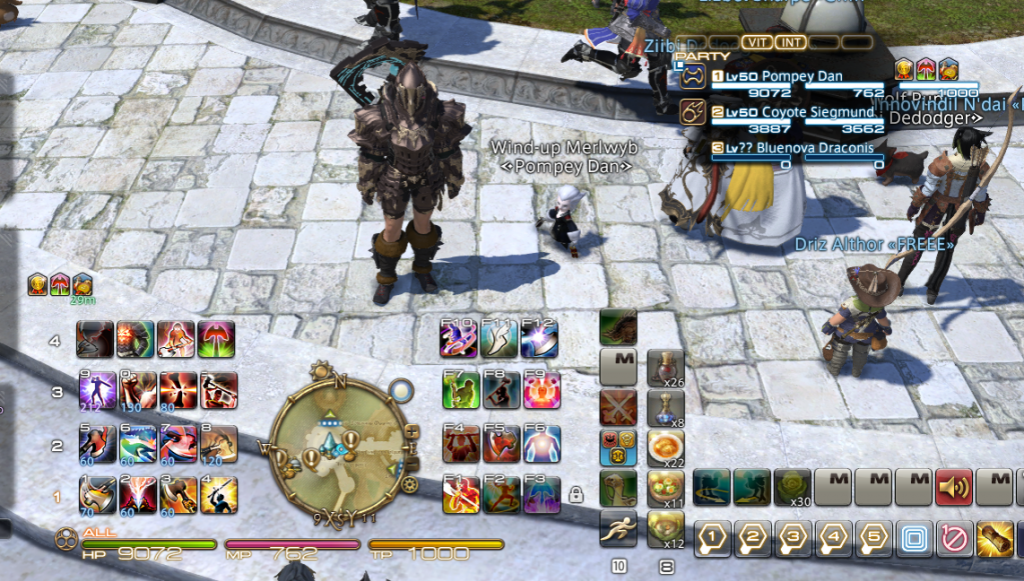Image resolution: width=1024 pixels, height=581 pixels.
Task: Activate hotbar slot 1 axe ability
Action: 97,494
